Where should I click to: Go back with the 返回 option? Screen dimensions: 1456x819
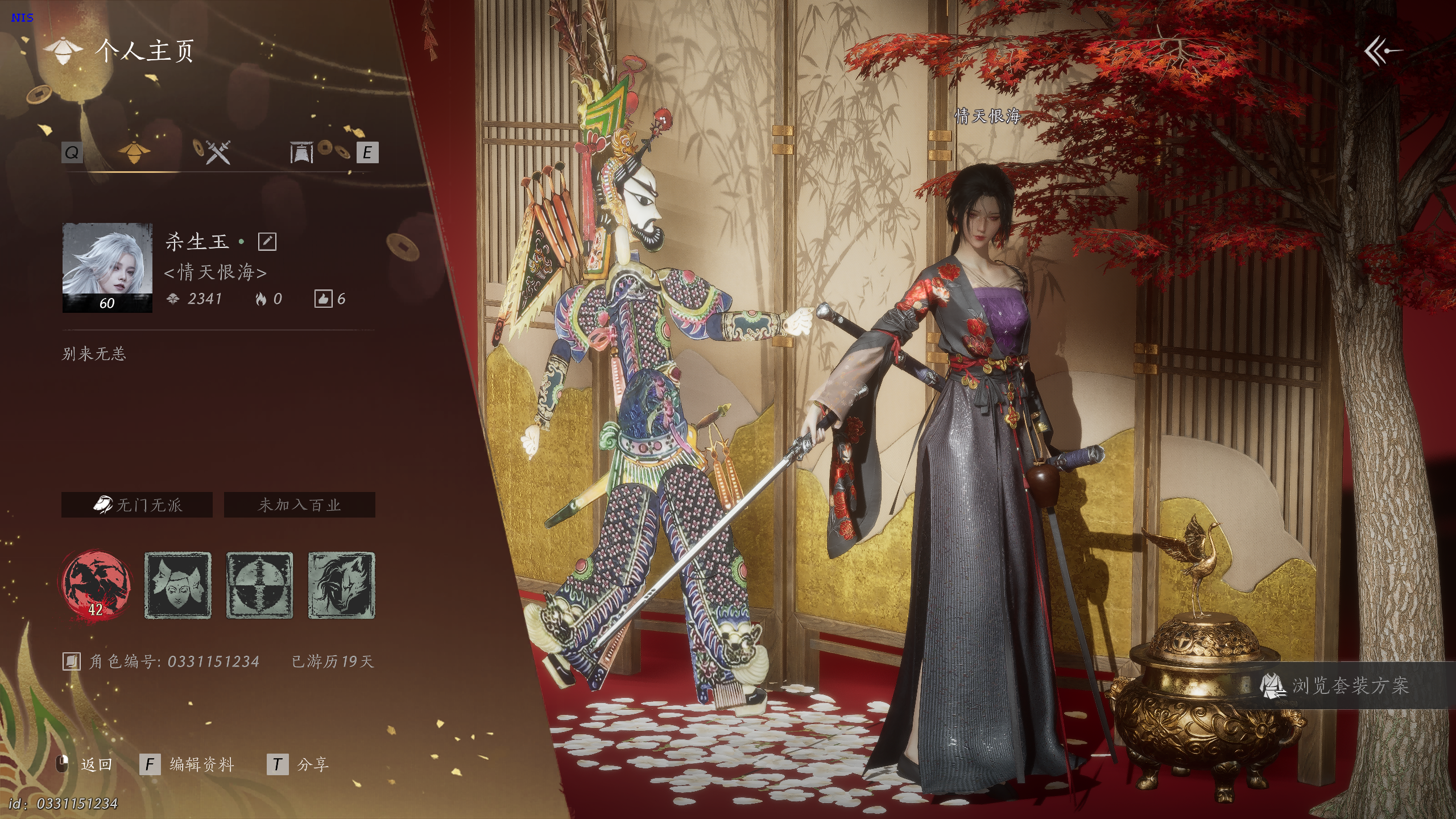96,764
